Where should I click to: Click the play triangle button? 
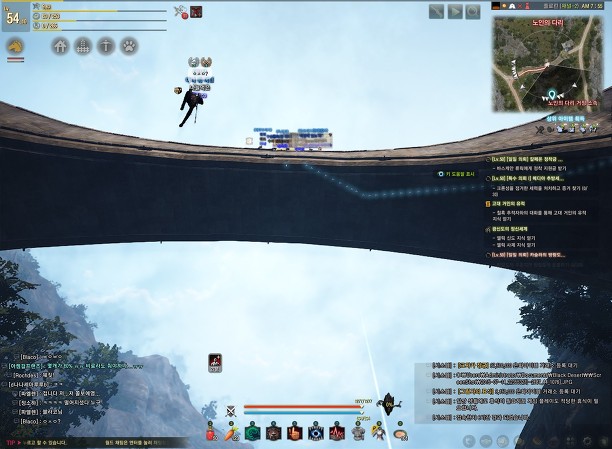455,11
